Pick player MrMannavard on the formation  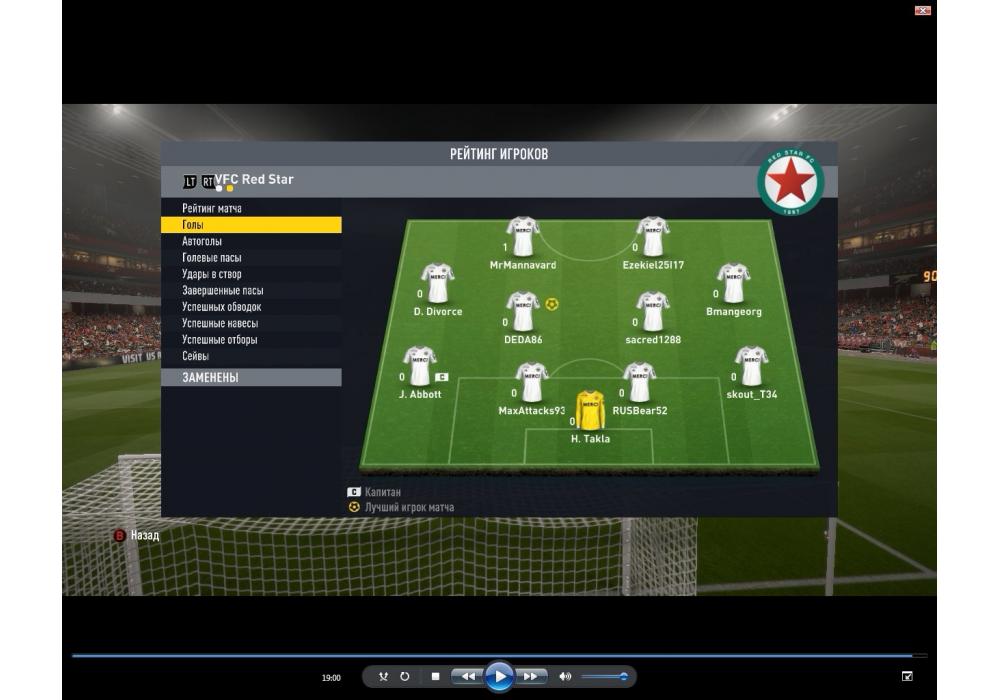tap(522, 238)
